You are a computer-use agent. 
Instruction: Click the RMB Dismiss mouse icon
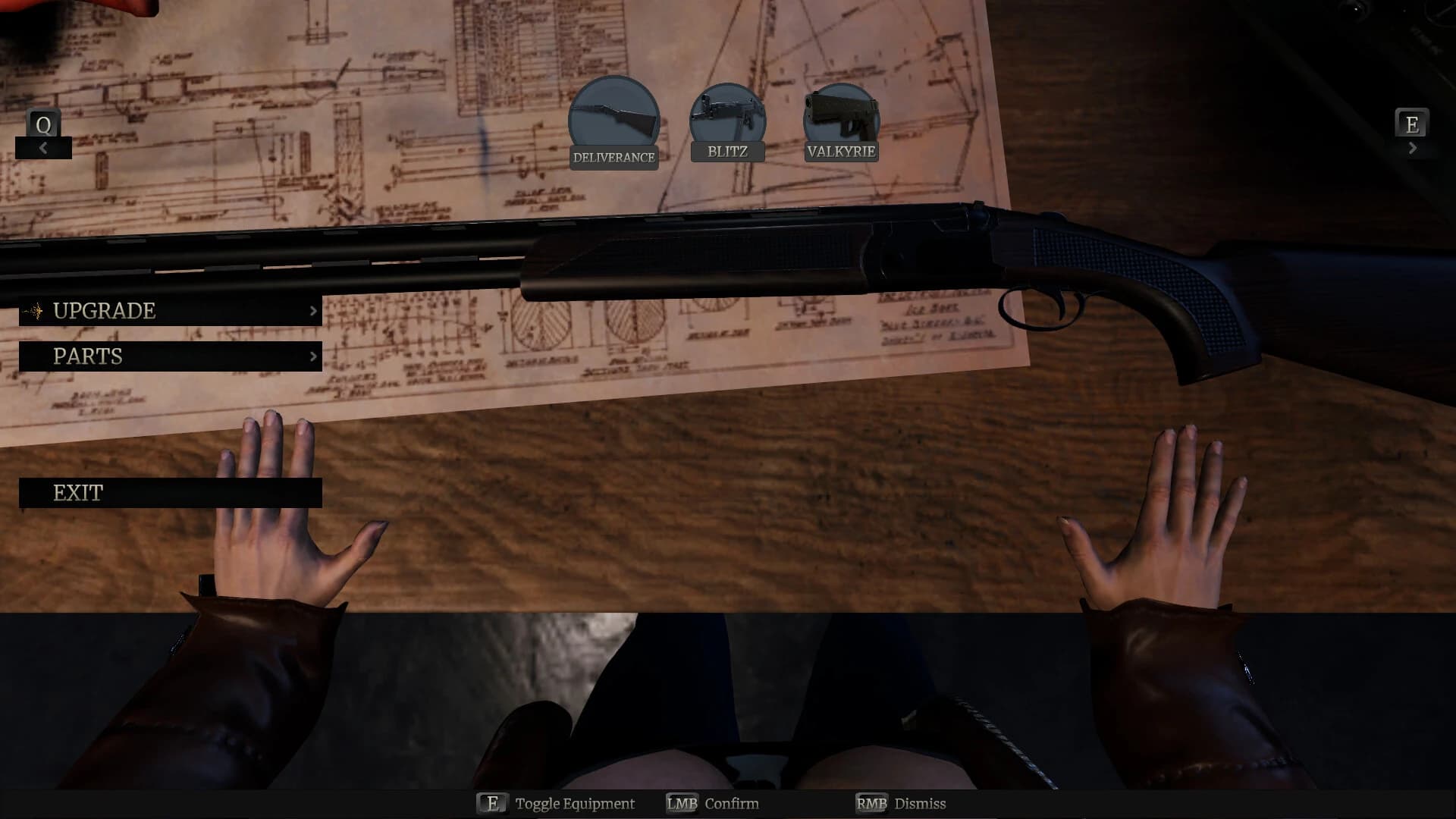[870, 803]
